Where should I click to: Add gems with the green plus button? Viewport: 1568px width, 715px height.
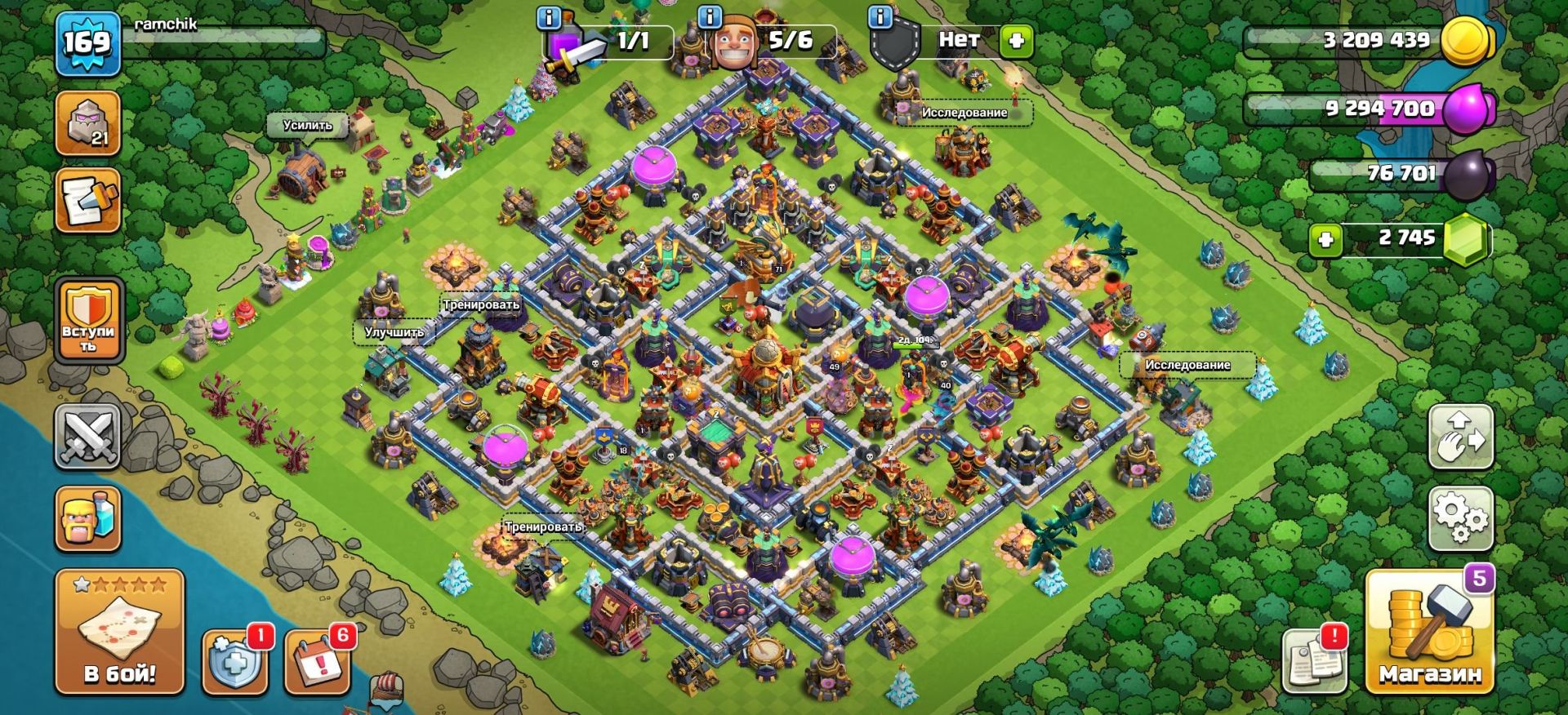[1325, 240]
